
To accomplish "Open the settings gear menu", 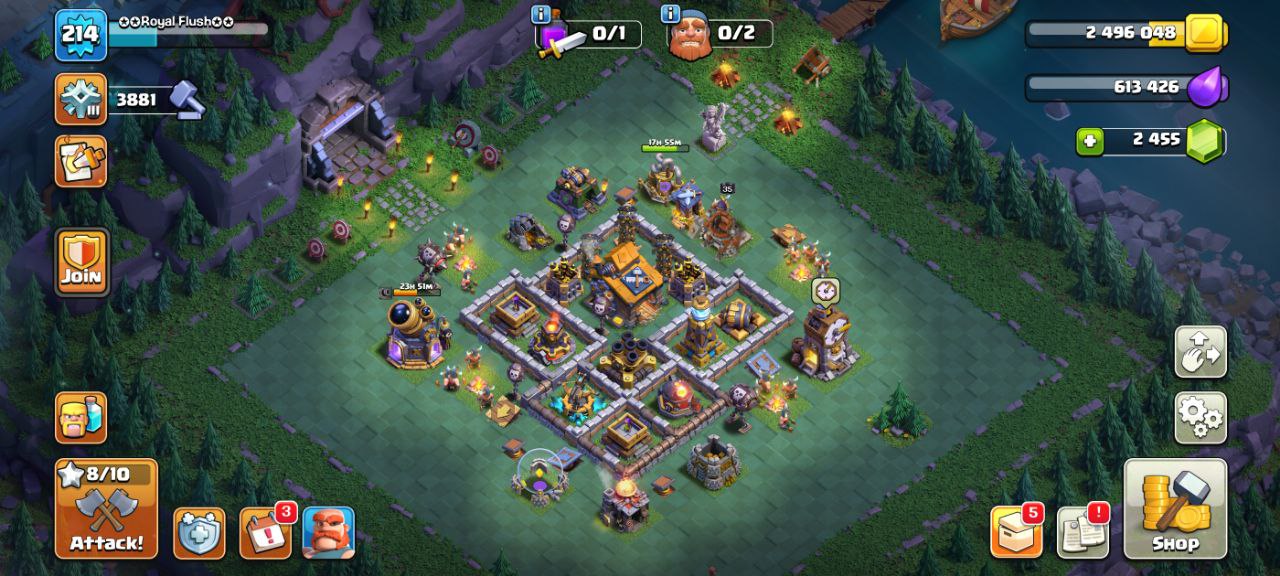I will [x=1200, y=417].
